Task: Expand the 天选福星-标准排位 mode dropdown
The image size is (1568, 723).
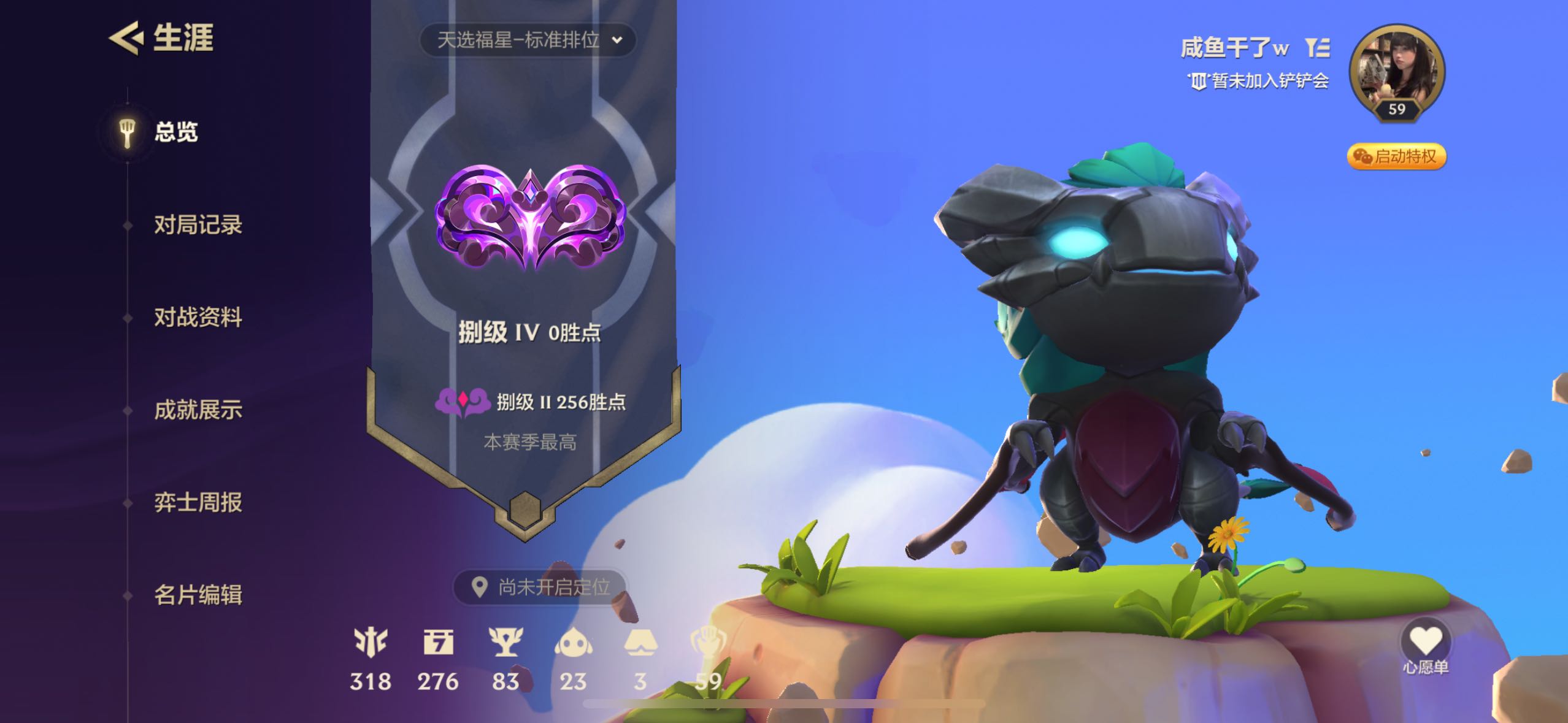Action: coord(528,40)
